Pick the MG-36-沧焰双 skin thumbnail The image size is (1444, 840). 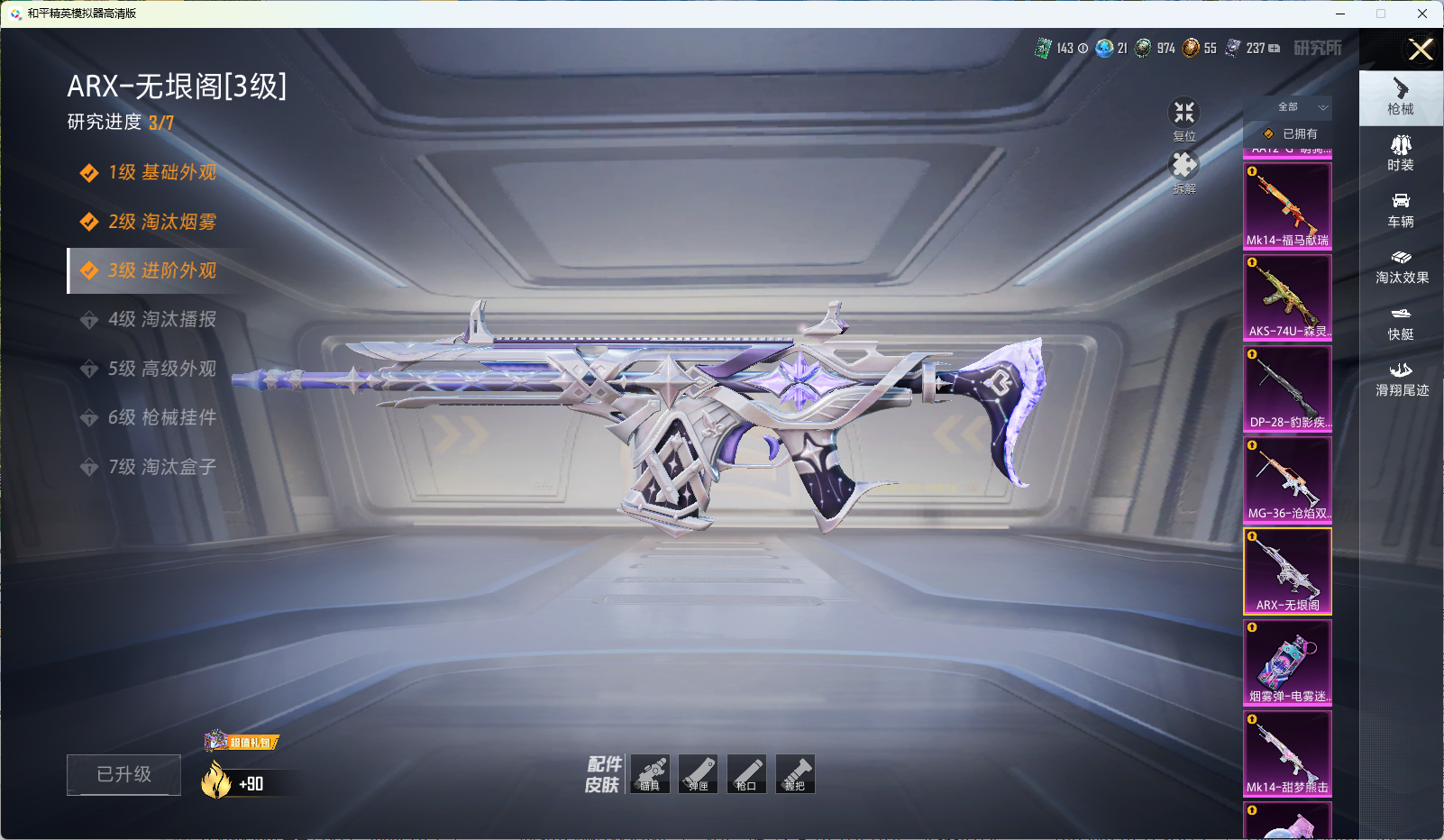[x=1287, y=479]
